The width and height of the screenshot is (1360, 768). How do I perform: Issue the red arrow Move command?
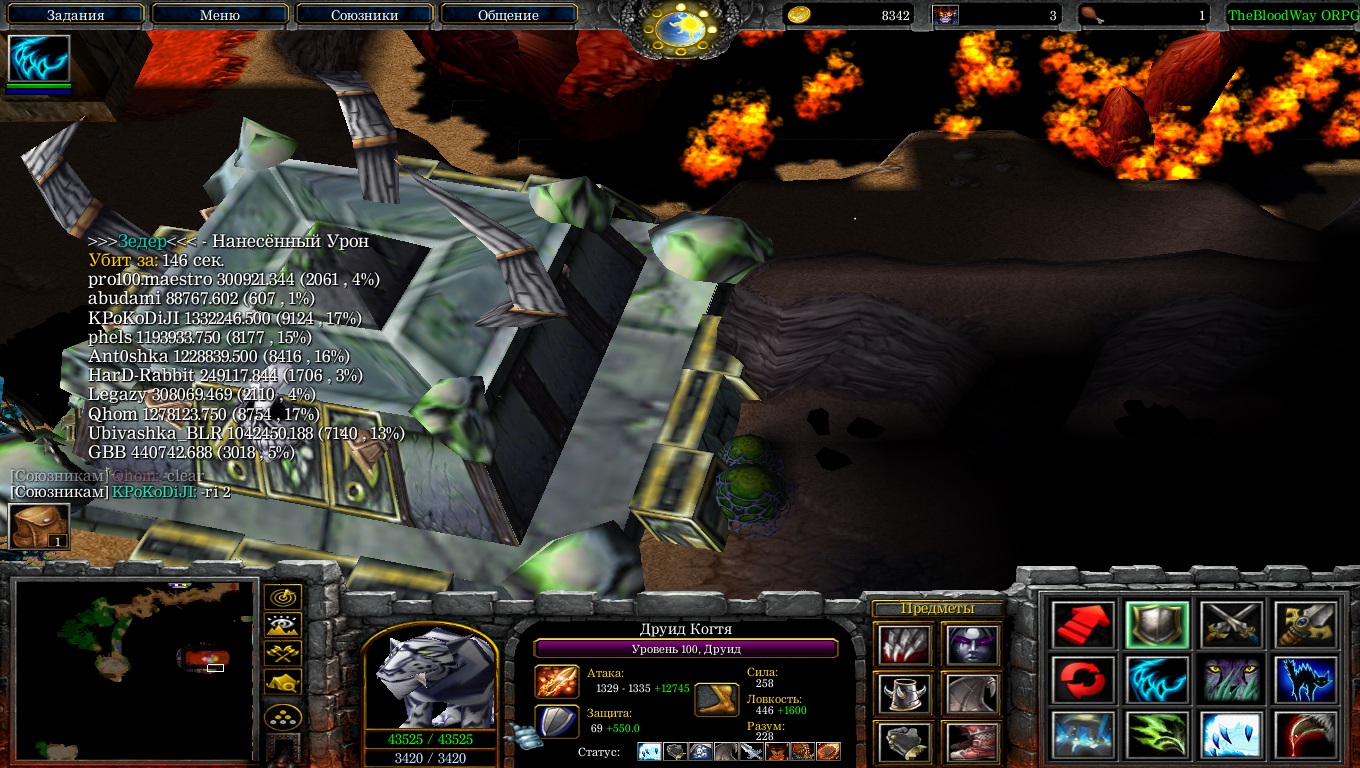1083,625
